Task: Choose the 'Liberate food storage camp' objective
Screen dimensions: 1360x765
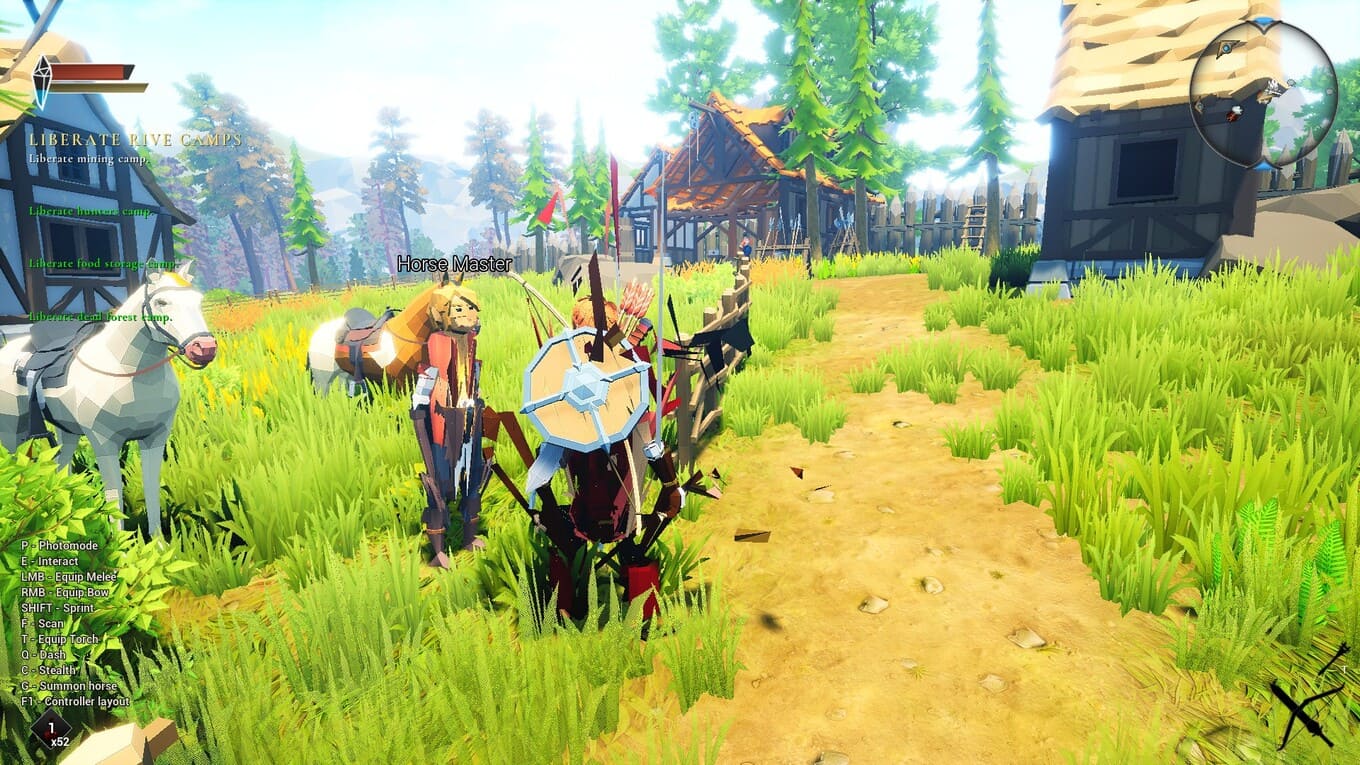Action: (102, 264)
